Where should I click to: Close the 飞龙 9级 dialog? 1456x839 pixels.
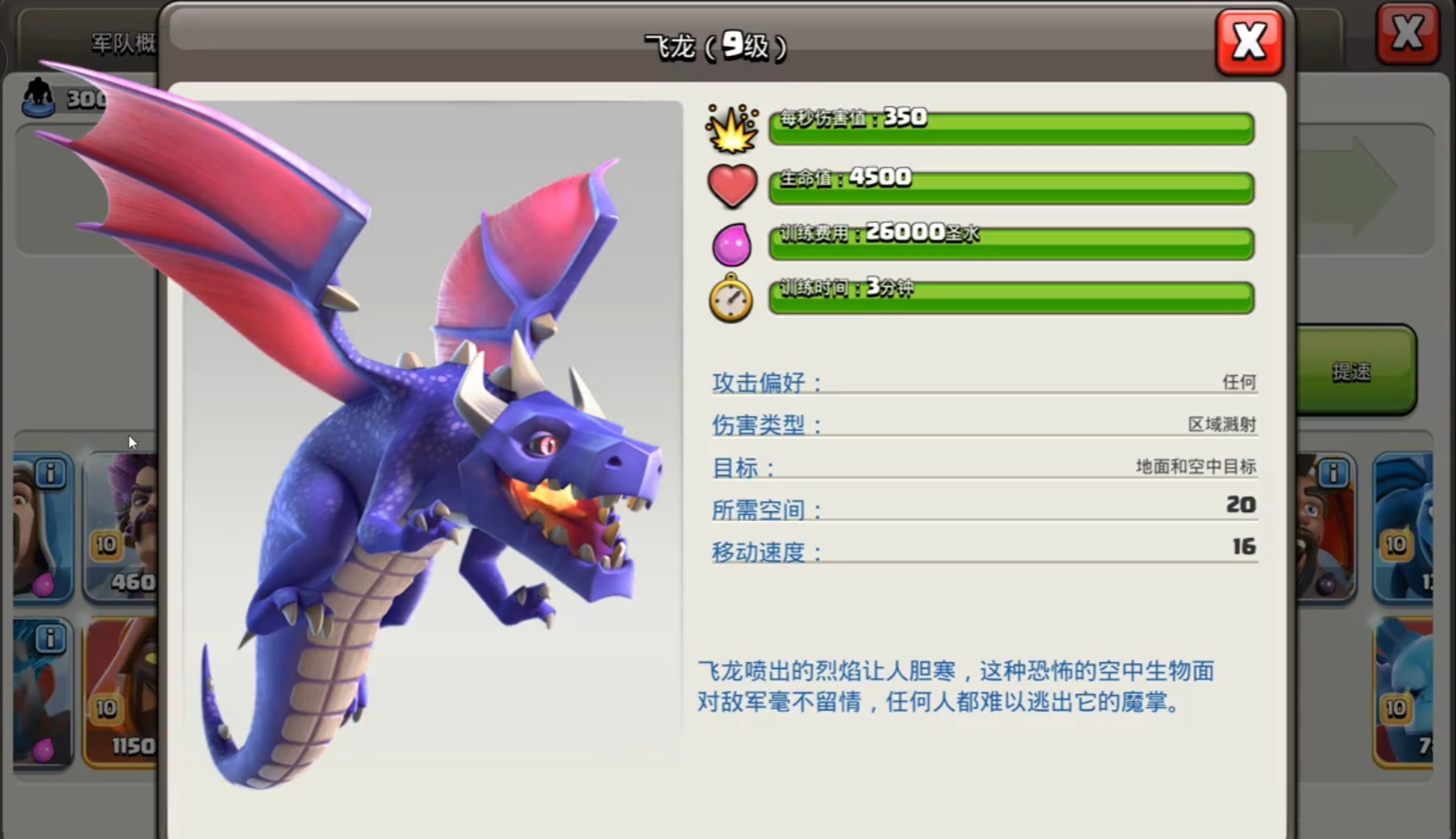tap(1249, 40)
